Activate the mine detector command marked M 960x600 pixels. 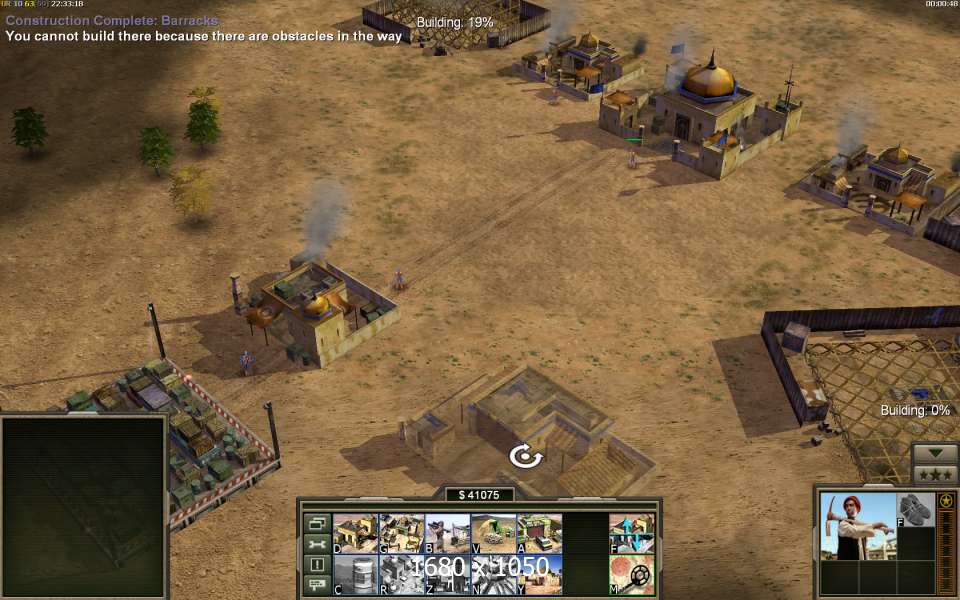pos(632,575)
